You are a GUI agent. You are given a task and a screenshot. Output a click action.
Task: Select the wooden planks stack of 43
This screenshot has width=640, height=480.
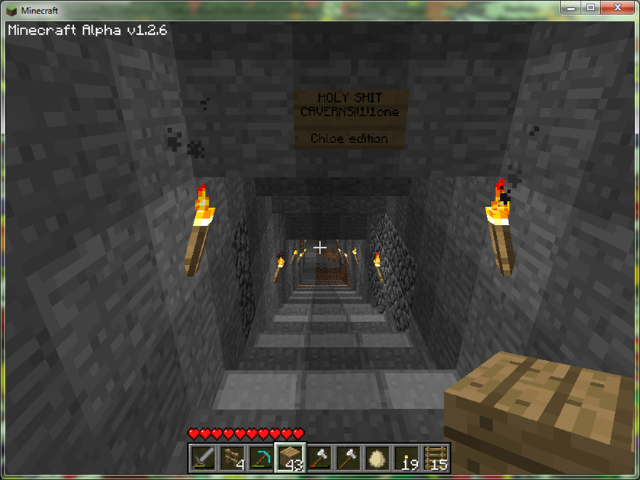291,458
